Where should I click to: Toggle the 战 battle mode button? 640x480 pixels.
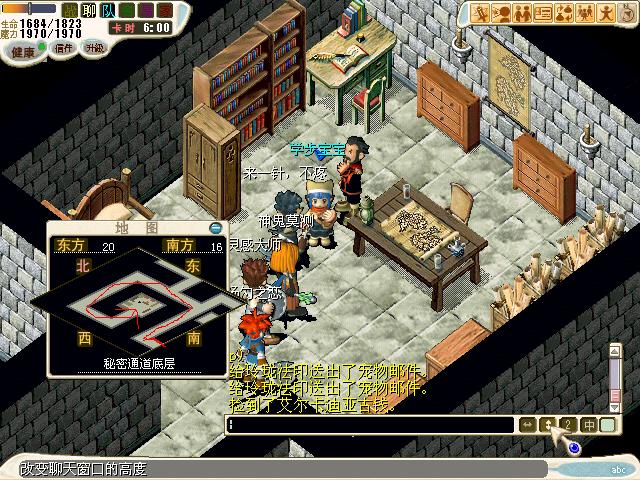pyautogui.click(x=69, y=9)
